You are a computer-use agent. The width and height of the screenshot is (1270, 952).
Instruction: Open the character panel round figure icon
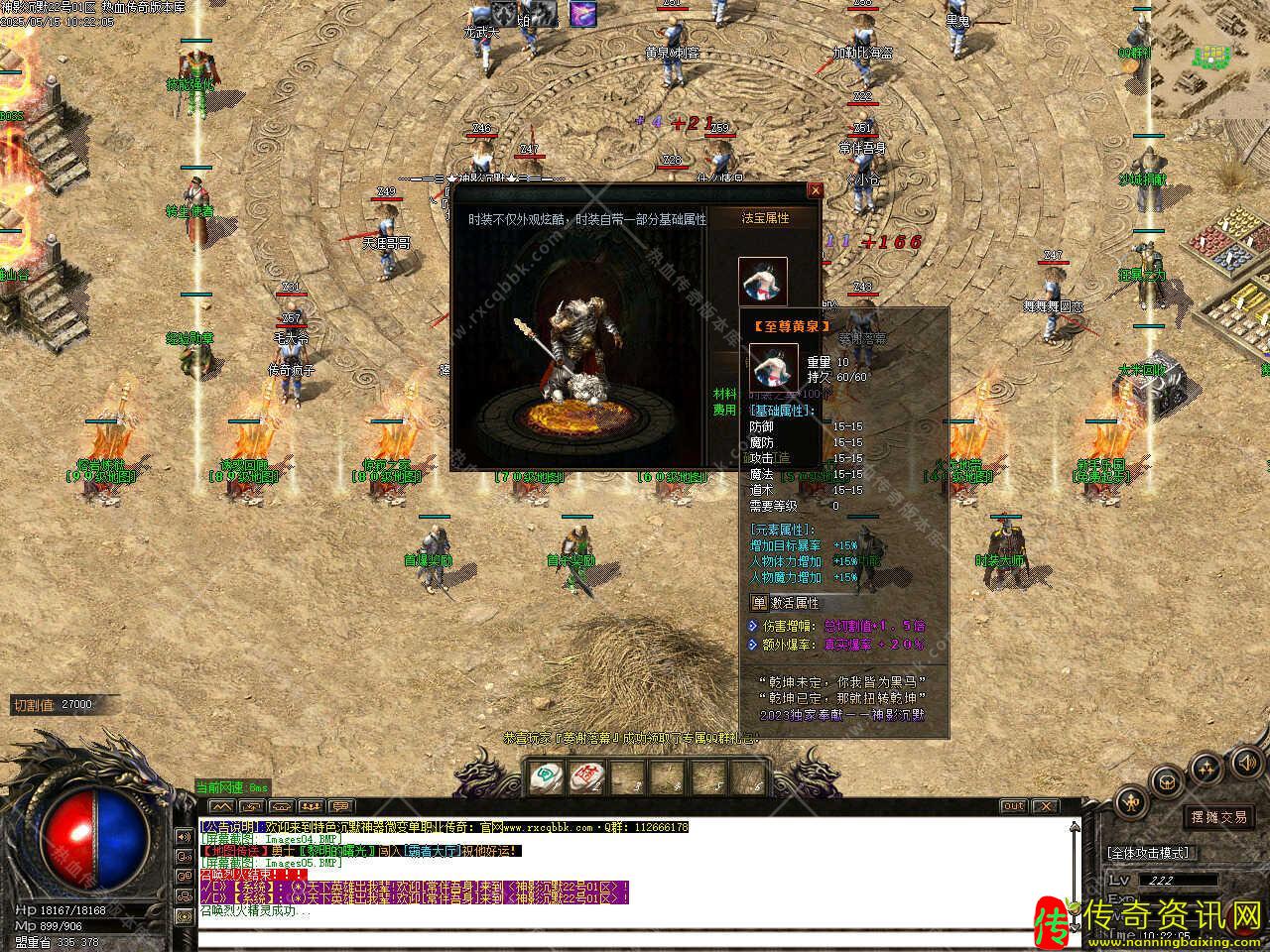tap(1132, 801)
